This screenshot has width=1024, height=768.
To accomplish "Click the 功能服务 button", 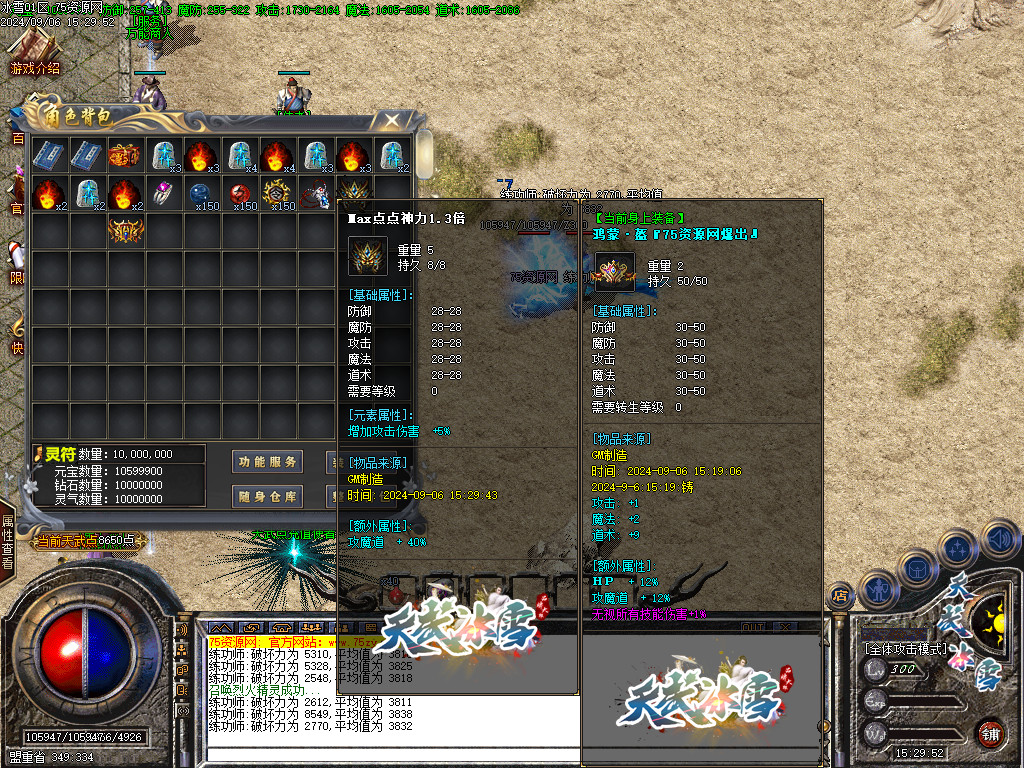I will [267, 462].
